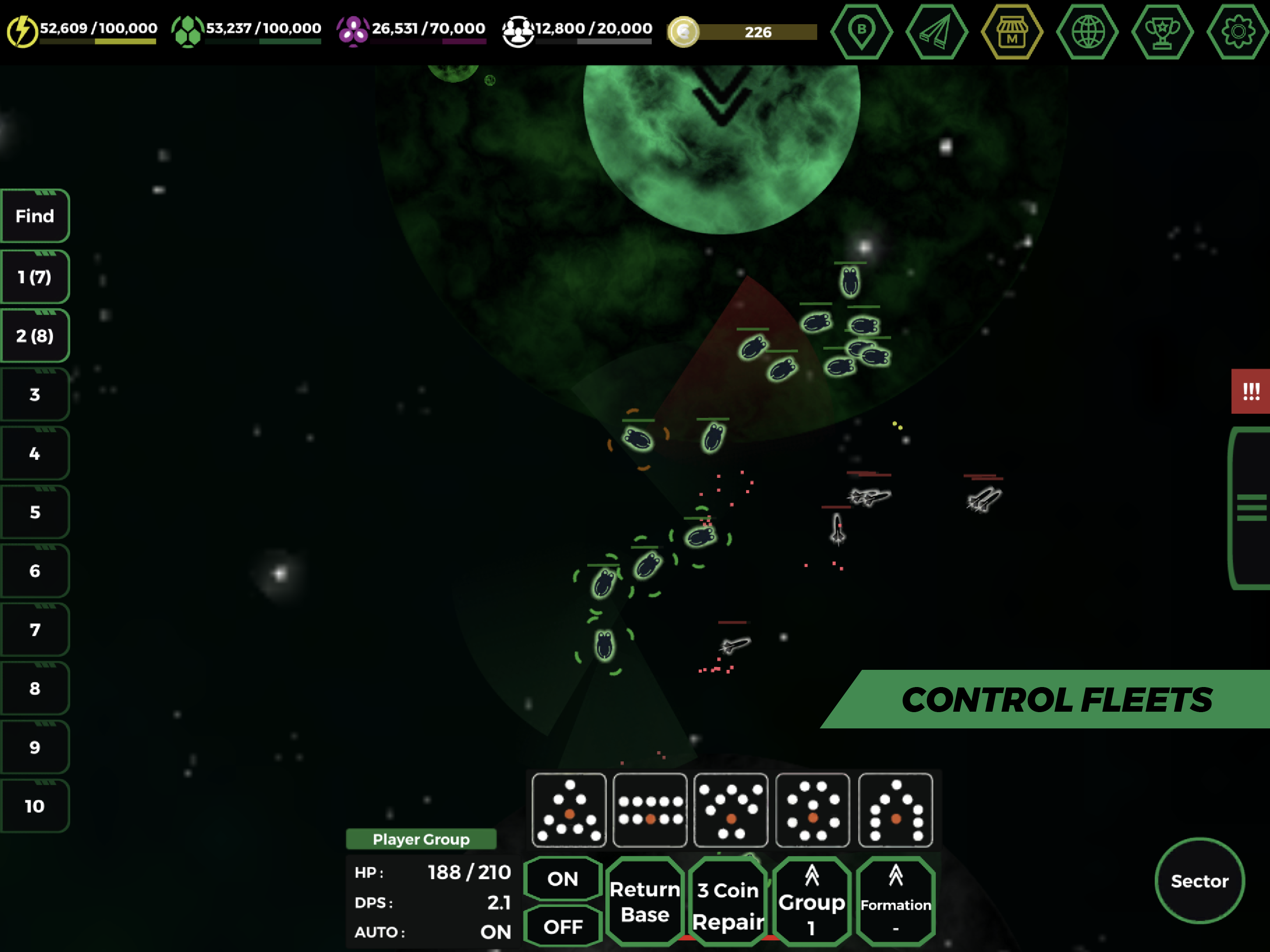The image size is (1270, 952).
Task: Open the Sector circular button
Action: (x=1200, y=883)
